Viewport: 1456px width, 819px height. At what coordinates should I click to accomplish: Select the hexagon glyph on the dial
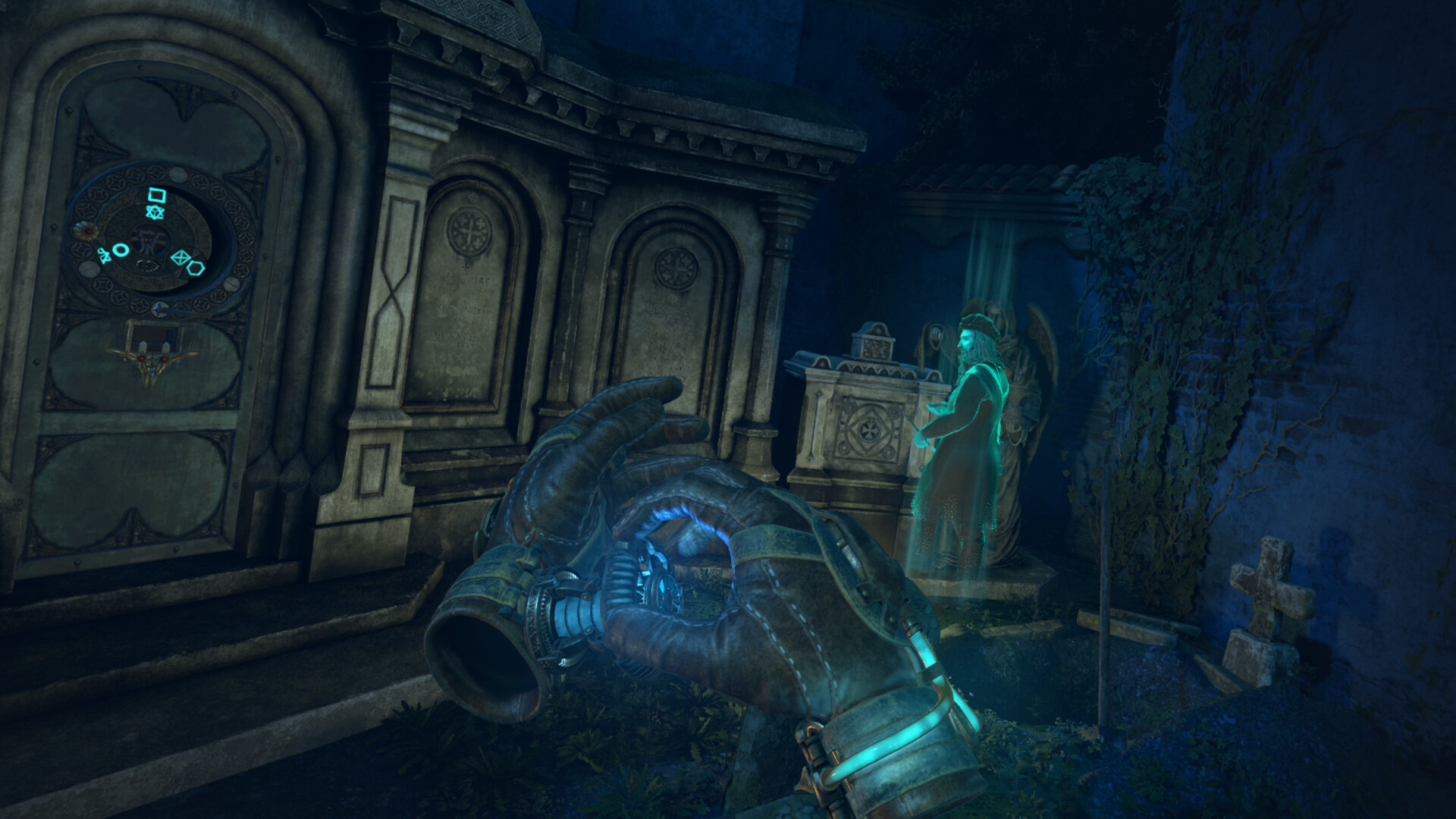point(196,269)
